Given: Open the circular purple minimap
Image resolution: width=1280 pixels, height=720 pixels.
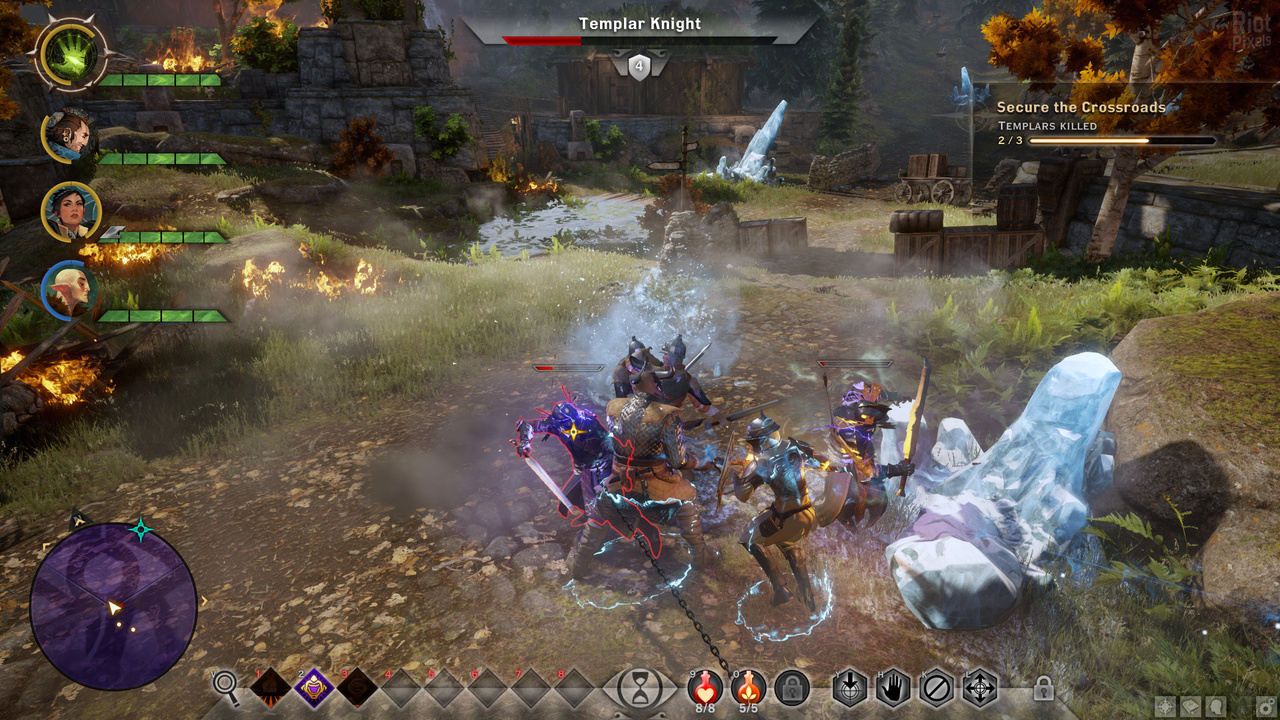Looking at the screenshot, I should pos(113,607).
